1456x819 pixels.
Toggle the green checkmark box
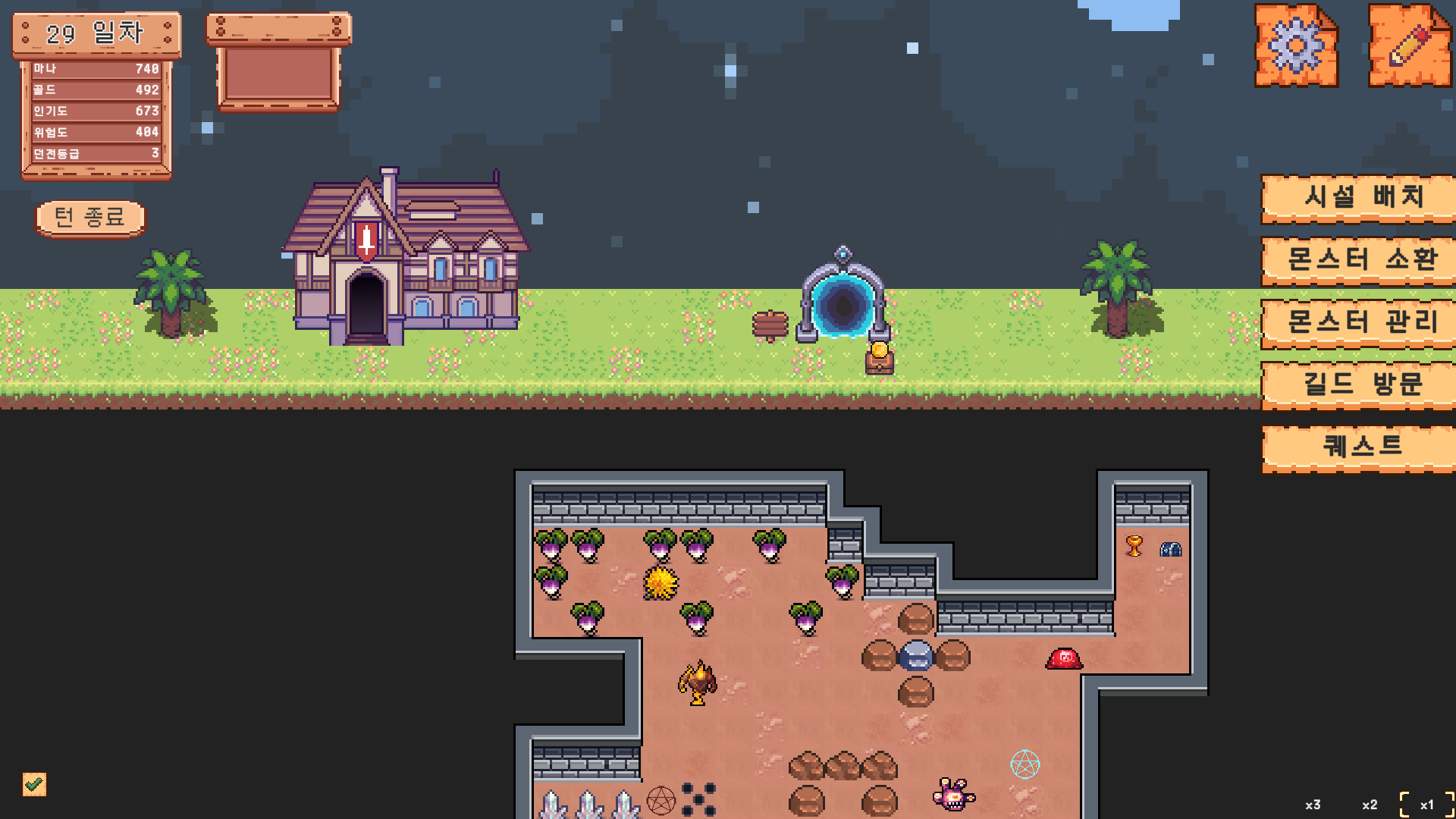34,784
